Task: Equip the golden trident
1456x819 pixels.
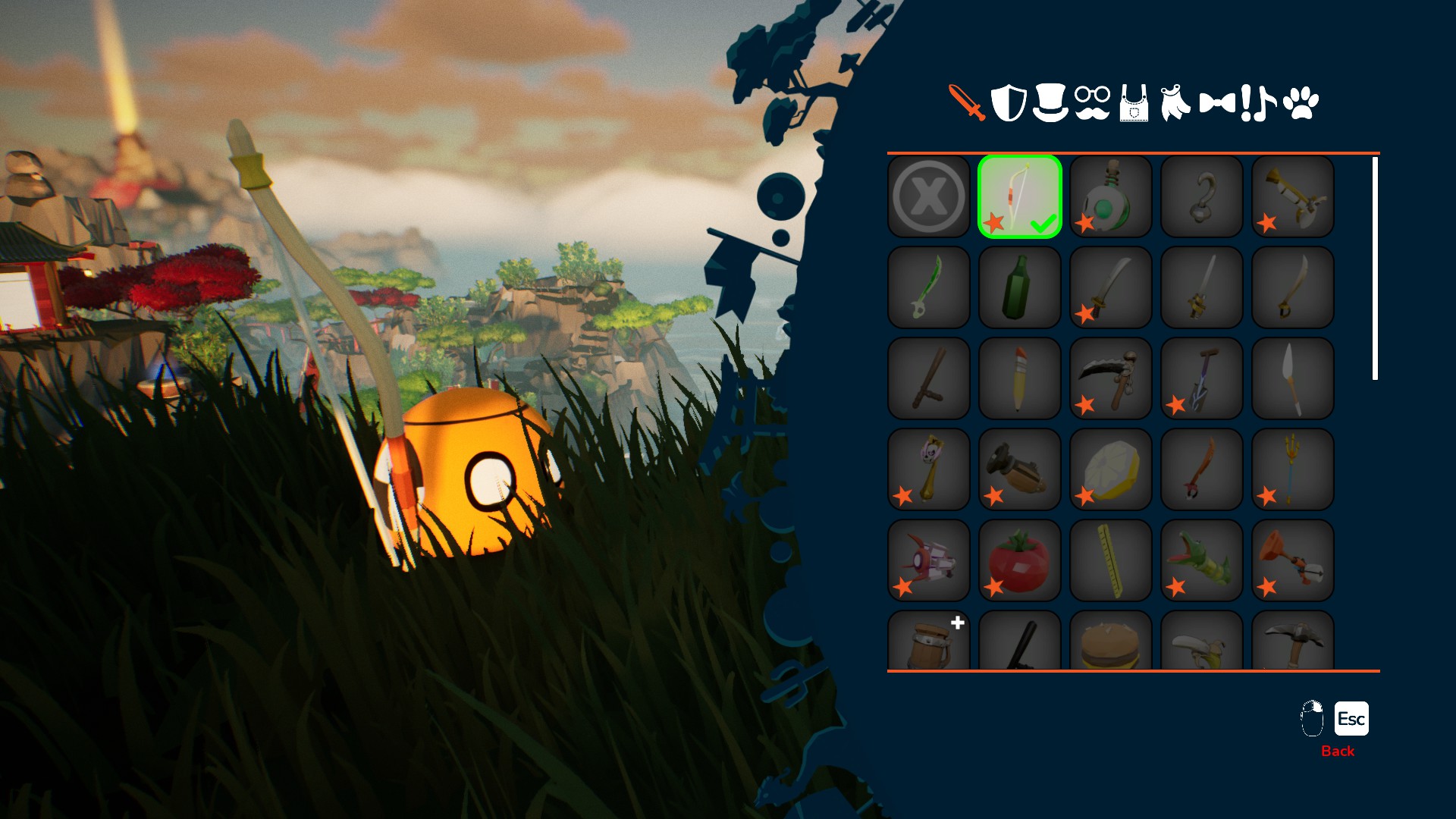Action: (1293, 469)
